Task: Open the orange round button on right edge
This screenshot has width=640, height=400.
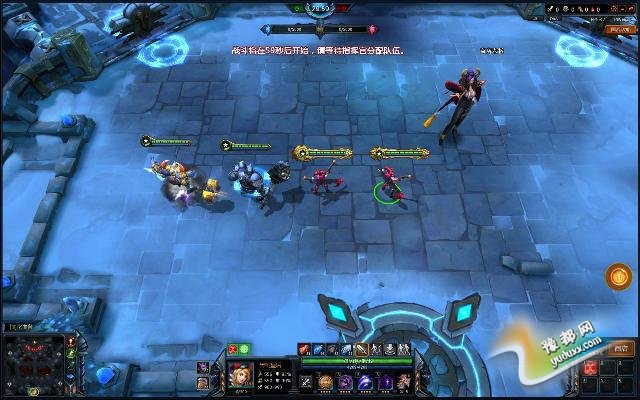Action: click(619, 275)
